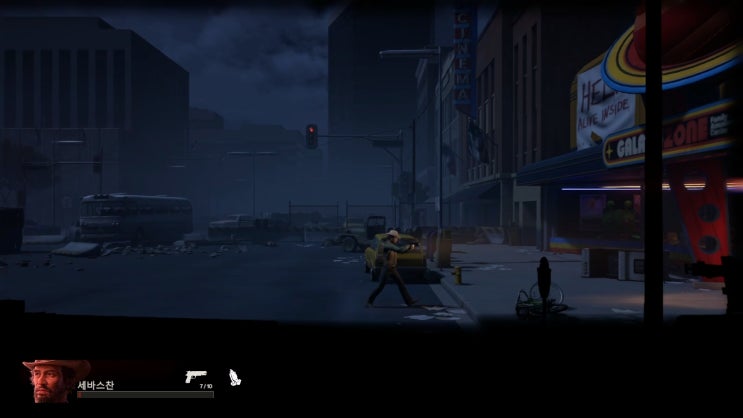The image size is (743, 418).
Task: Select the pistol weapon icon
Action: tap(195, 376)
